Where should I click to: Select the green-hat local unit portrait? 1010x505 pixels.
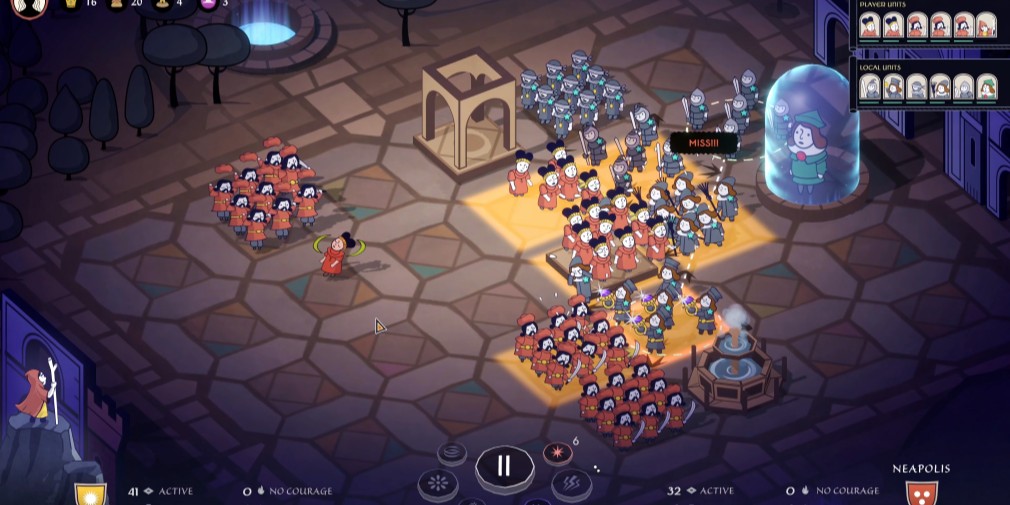tap(986, 88)
